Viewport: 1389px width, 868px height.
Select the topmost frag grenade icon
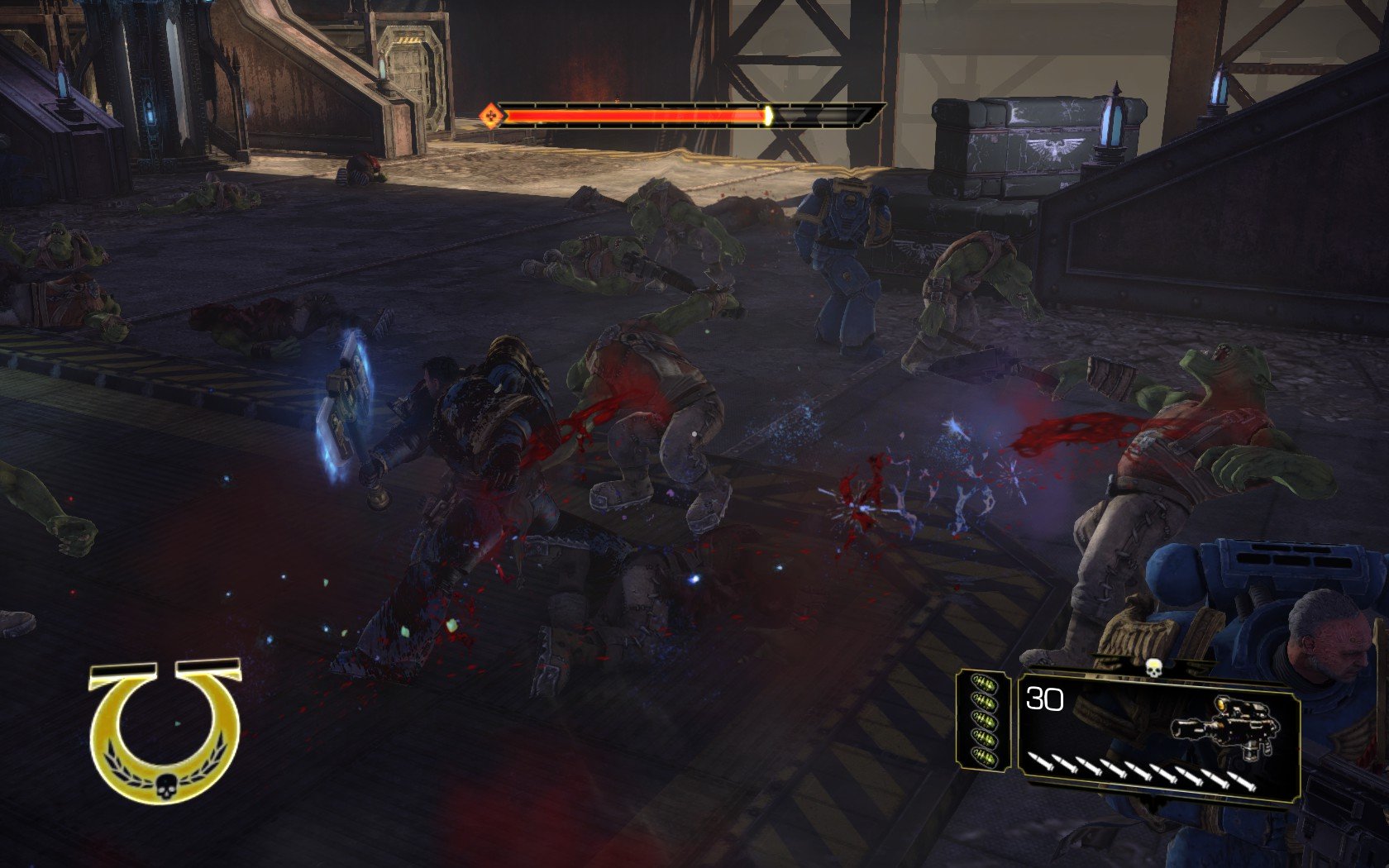[x=985, y=681]
